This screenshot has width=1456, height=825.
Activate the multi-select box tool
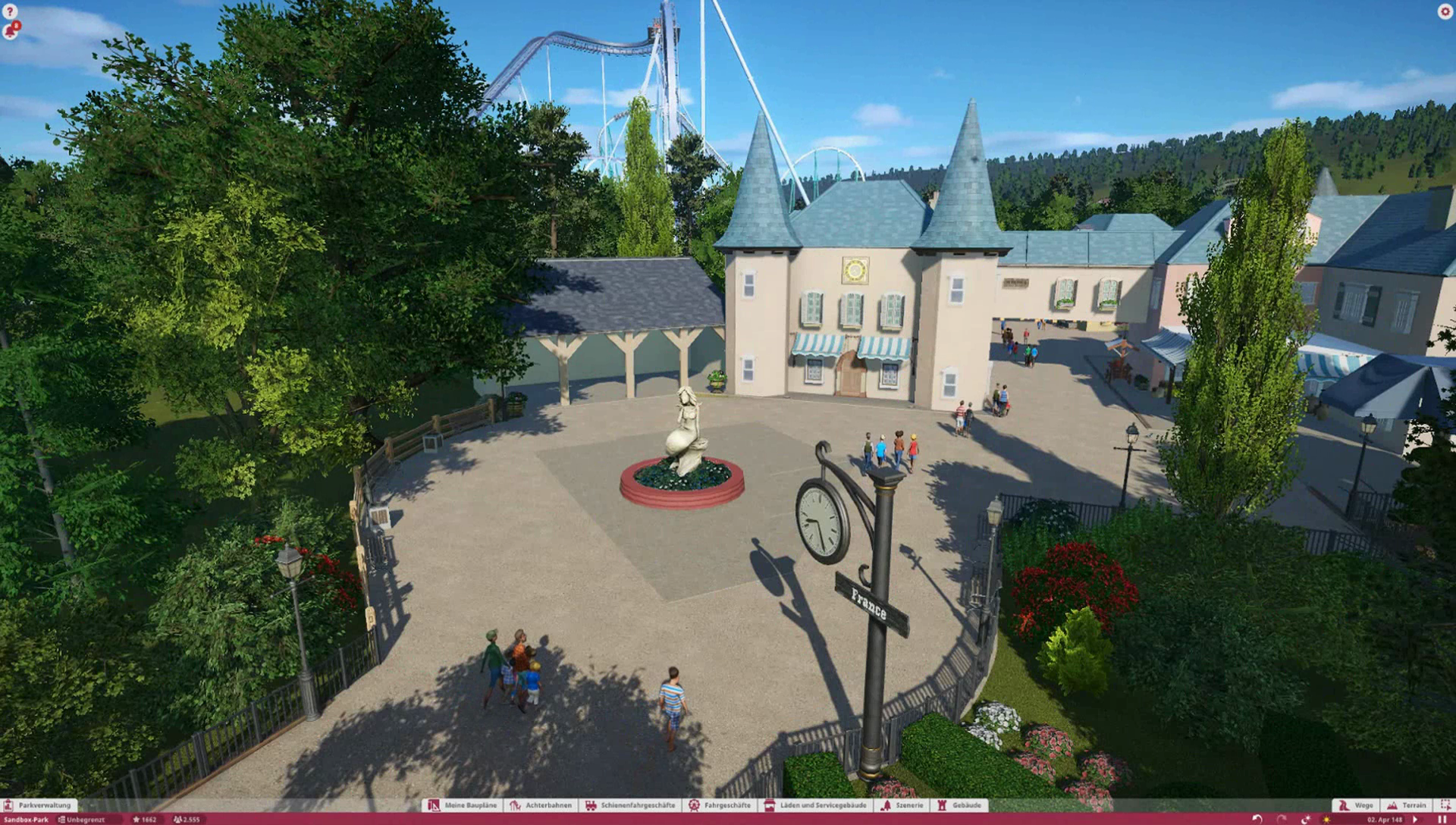click(1445, 805)
